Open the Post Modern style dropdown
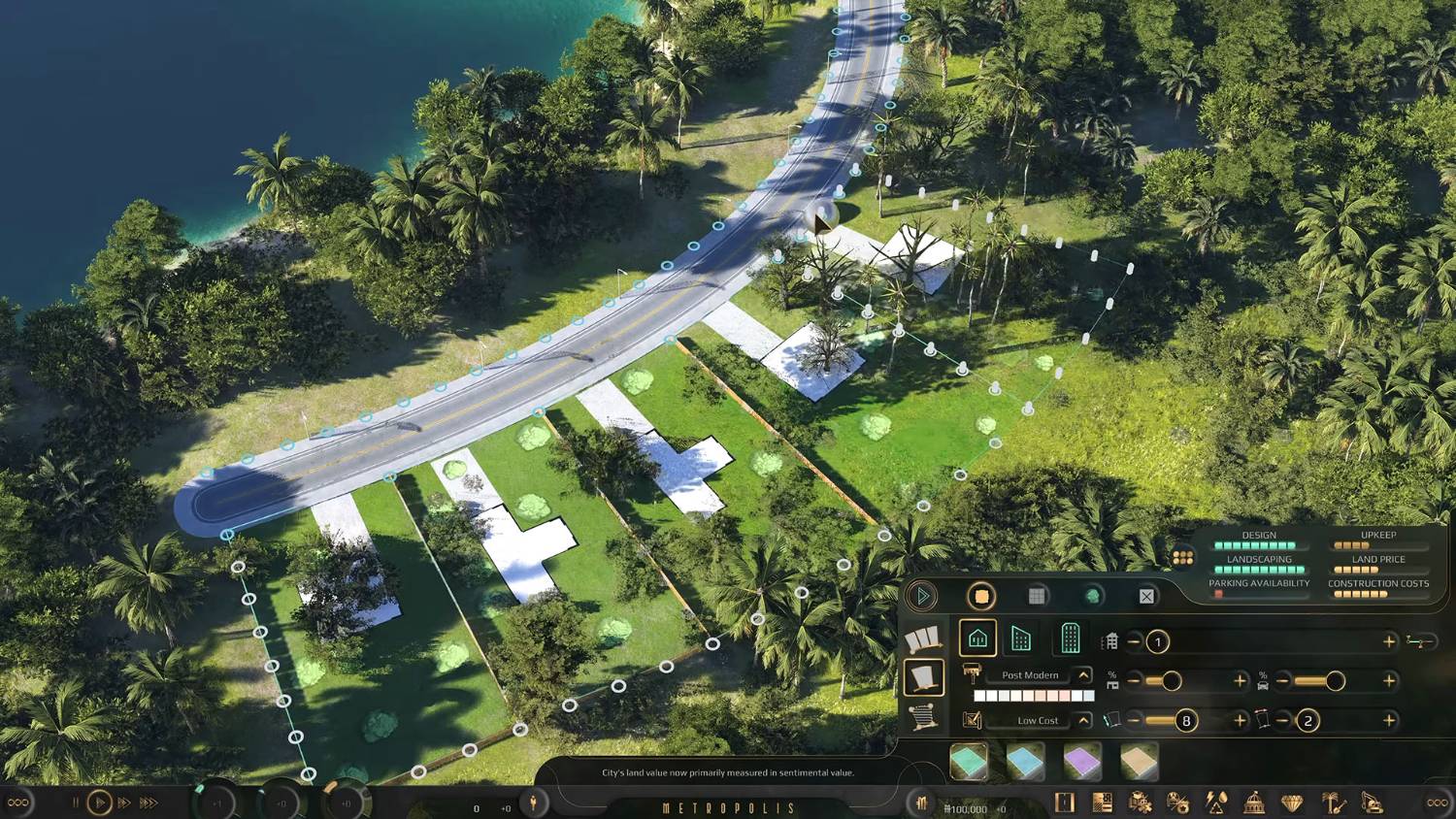Viewport: 1456px width, 819px height. pyautogui.click(x=1083, y=674)
